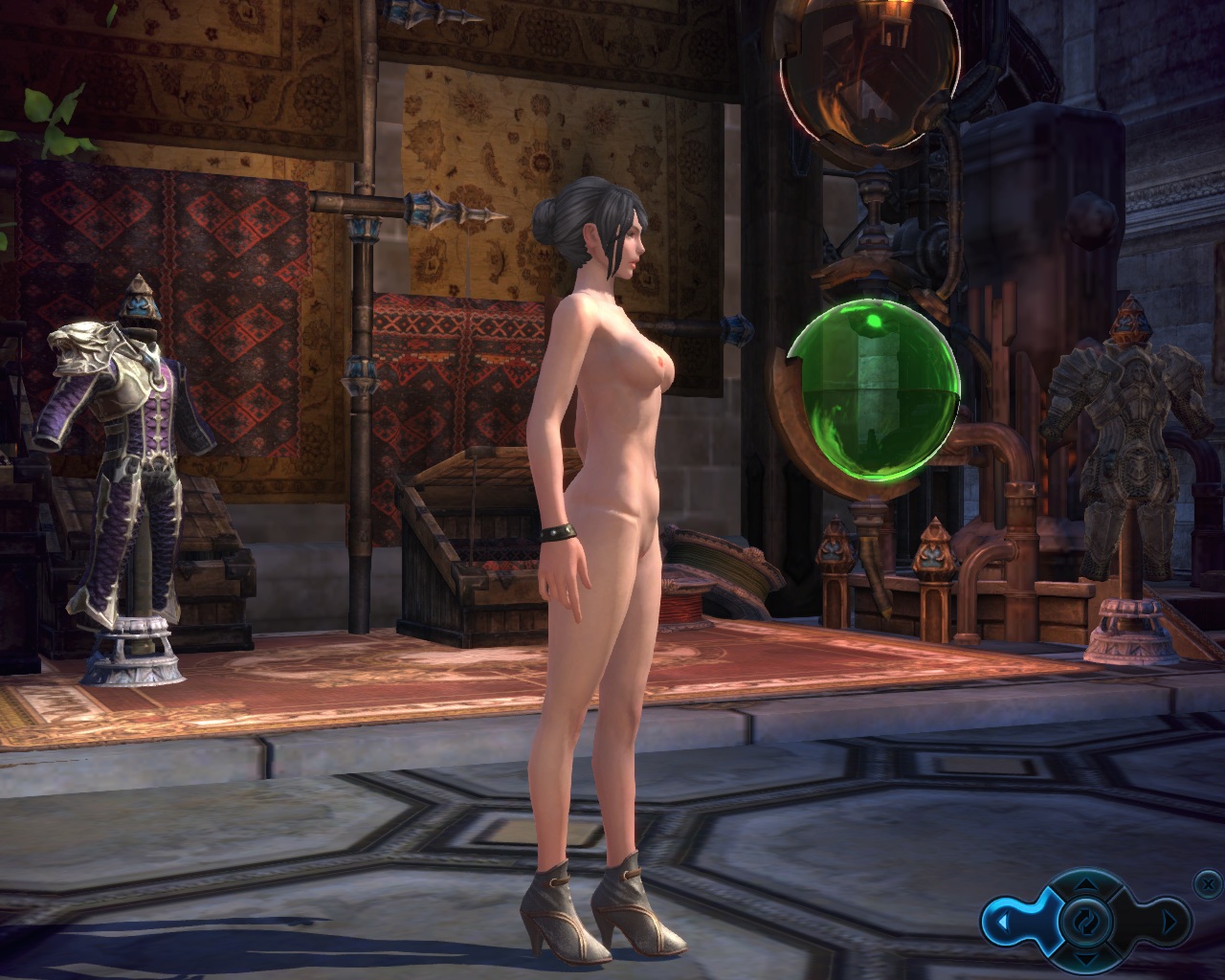Rotate the view with the right arrow
Viewport: 1225px width, 980px height.
coord(1169,923)
